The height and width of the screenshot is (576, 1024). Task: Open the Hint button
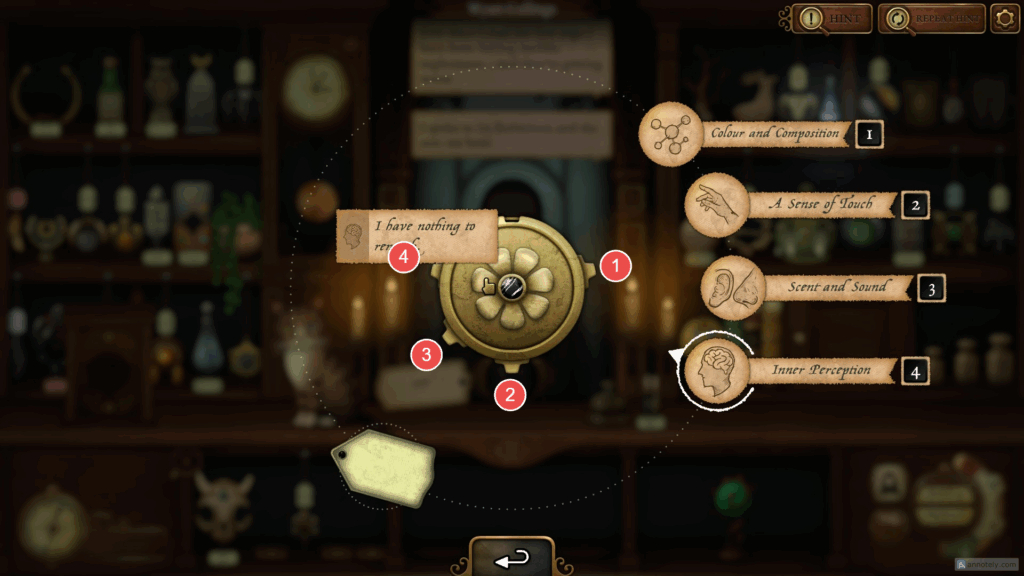(832, 18)
